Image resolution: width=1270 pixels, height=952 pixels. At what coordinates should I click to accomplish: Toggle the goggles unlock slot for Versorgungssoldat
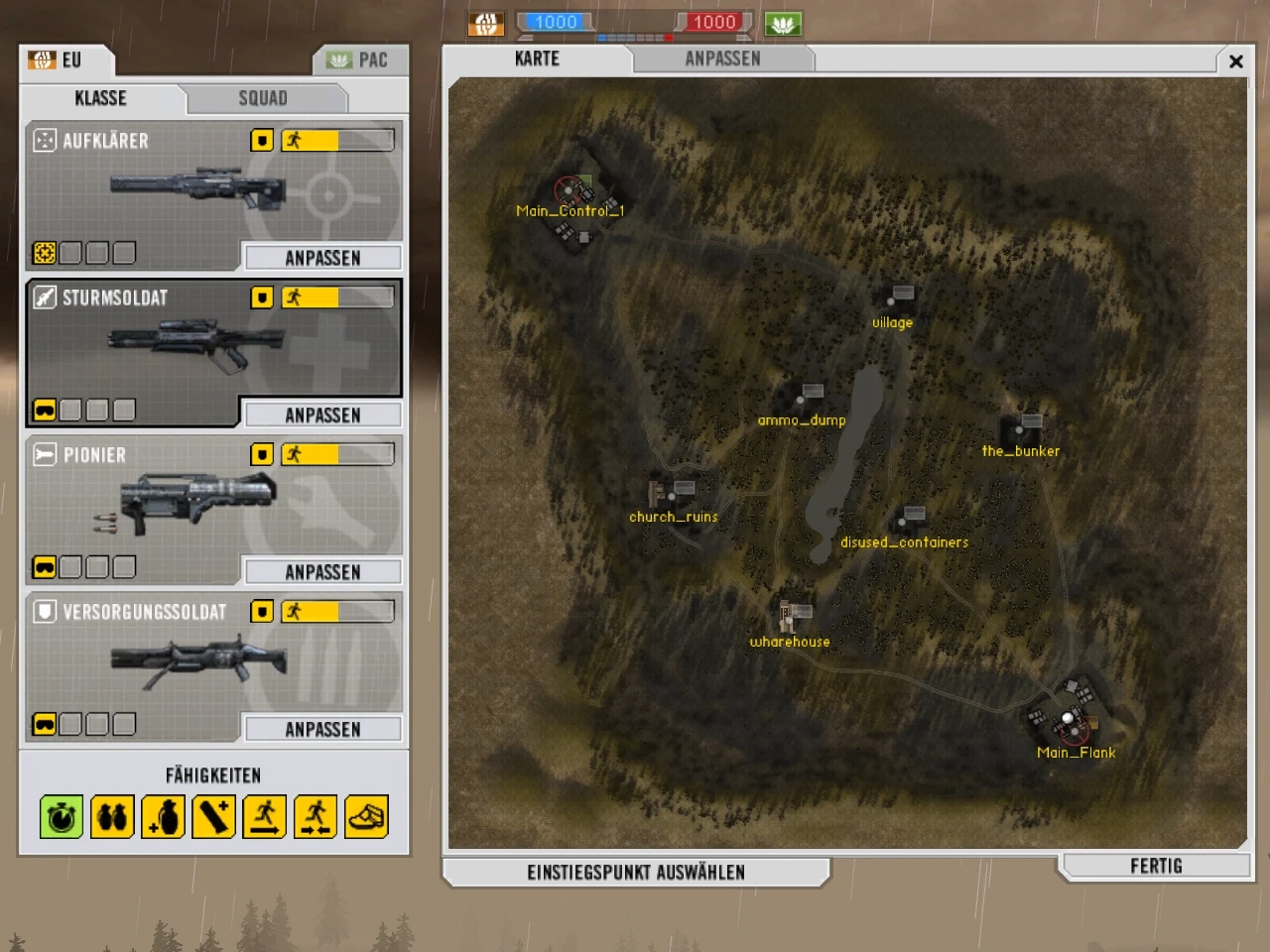45,724
